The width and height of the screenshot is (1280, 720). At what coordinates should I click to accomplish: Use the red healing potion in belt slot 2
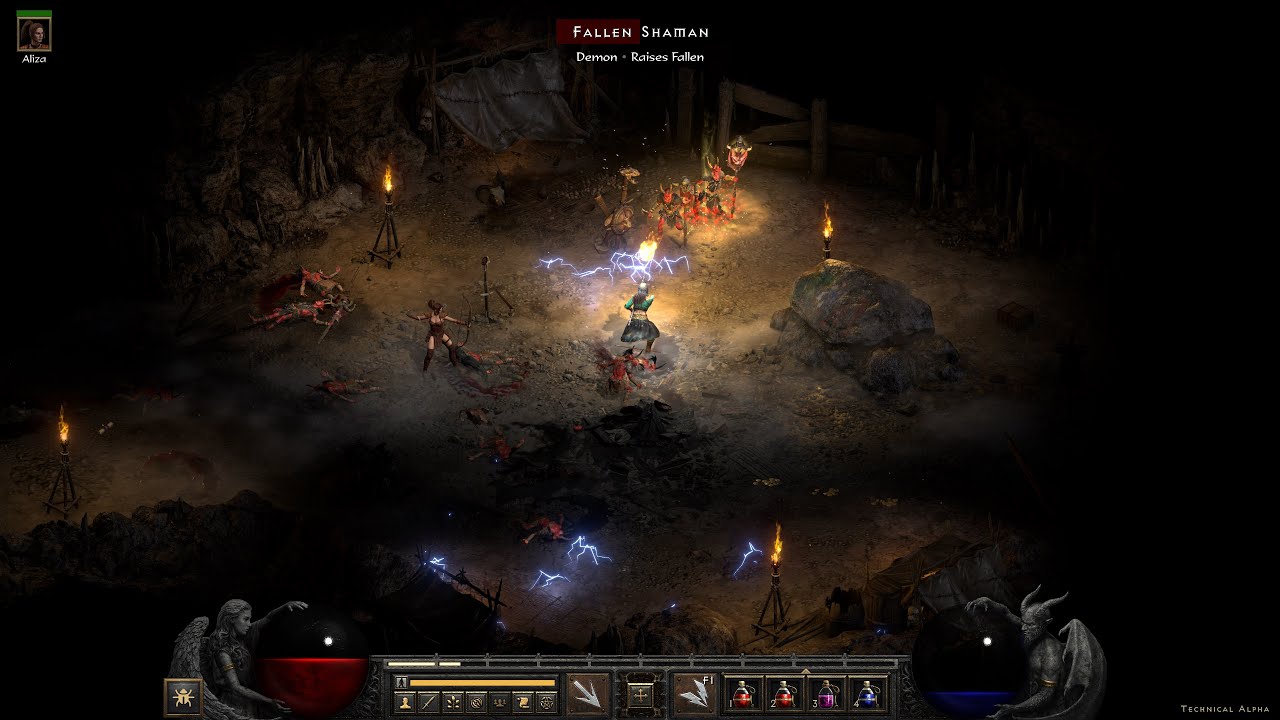point(784,695)
